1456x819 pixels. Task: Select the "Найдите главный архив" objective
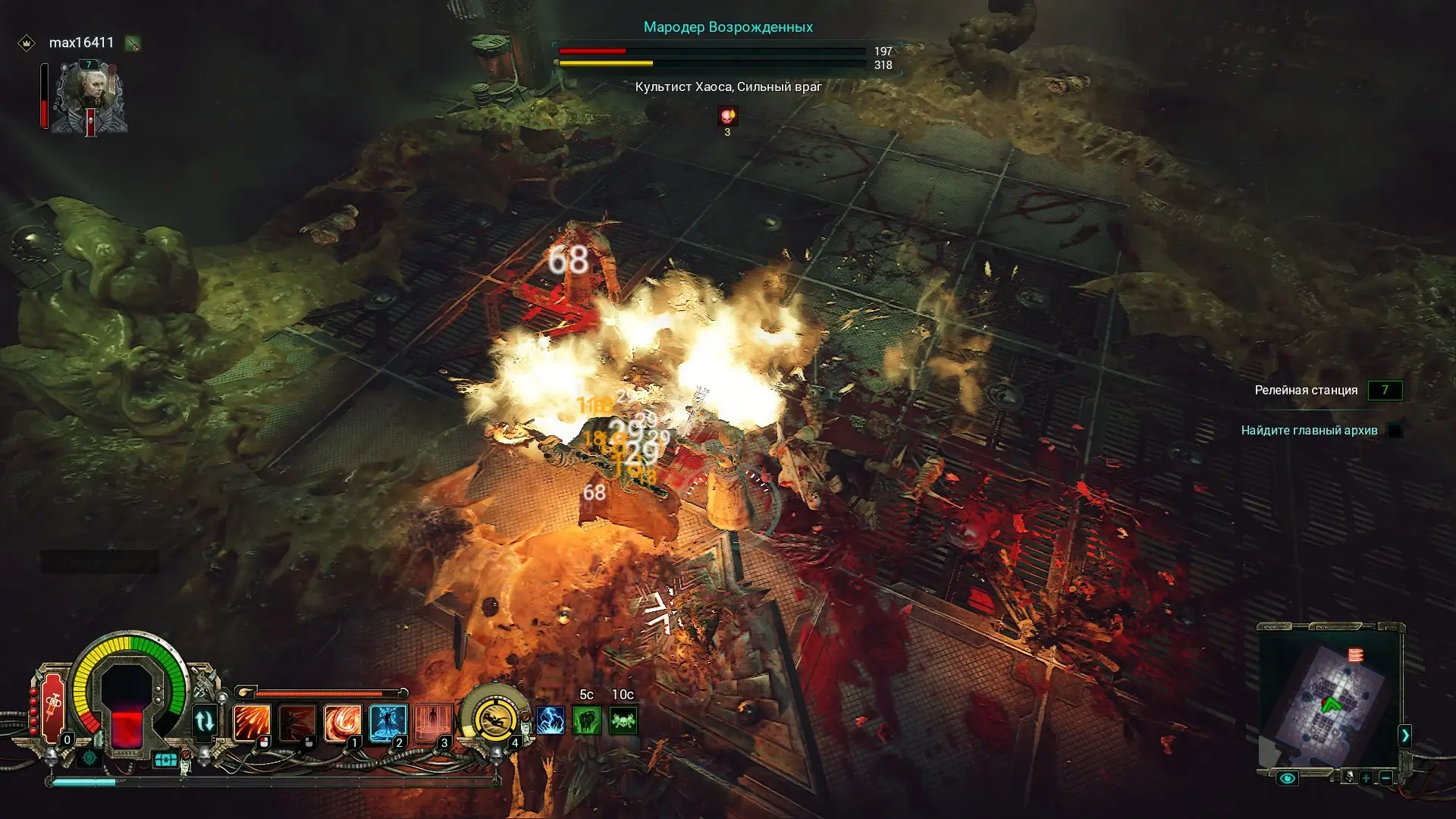pos(1309,431)
